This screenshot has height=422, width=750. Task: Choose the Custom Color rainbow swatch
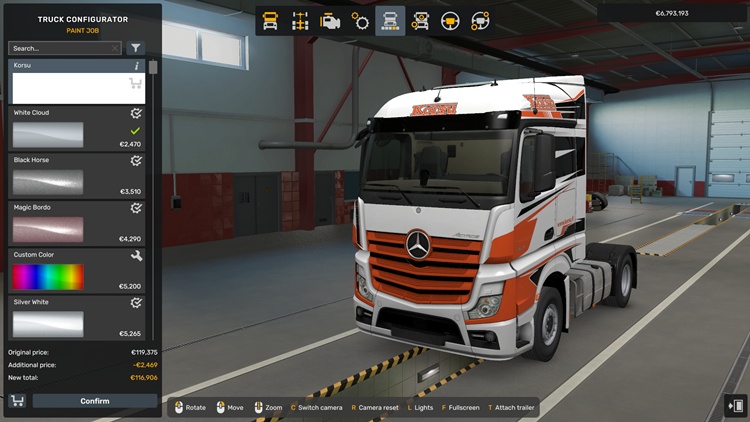pyautogui.click(x=48, y=276)
